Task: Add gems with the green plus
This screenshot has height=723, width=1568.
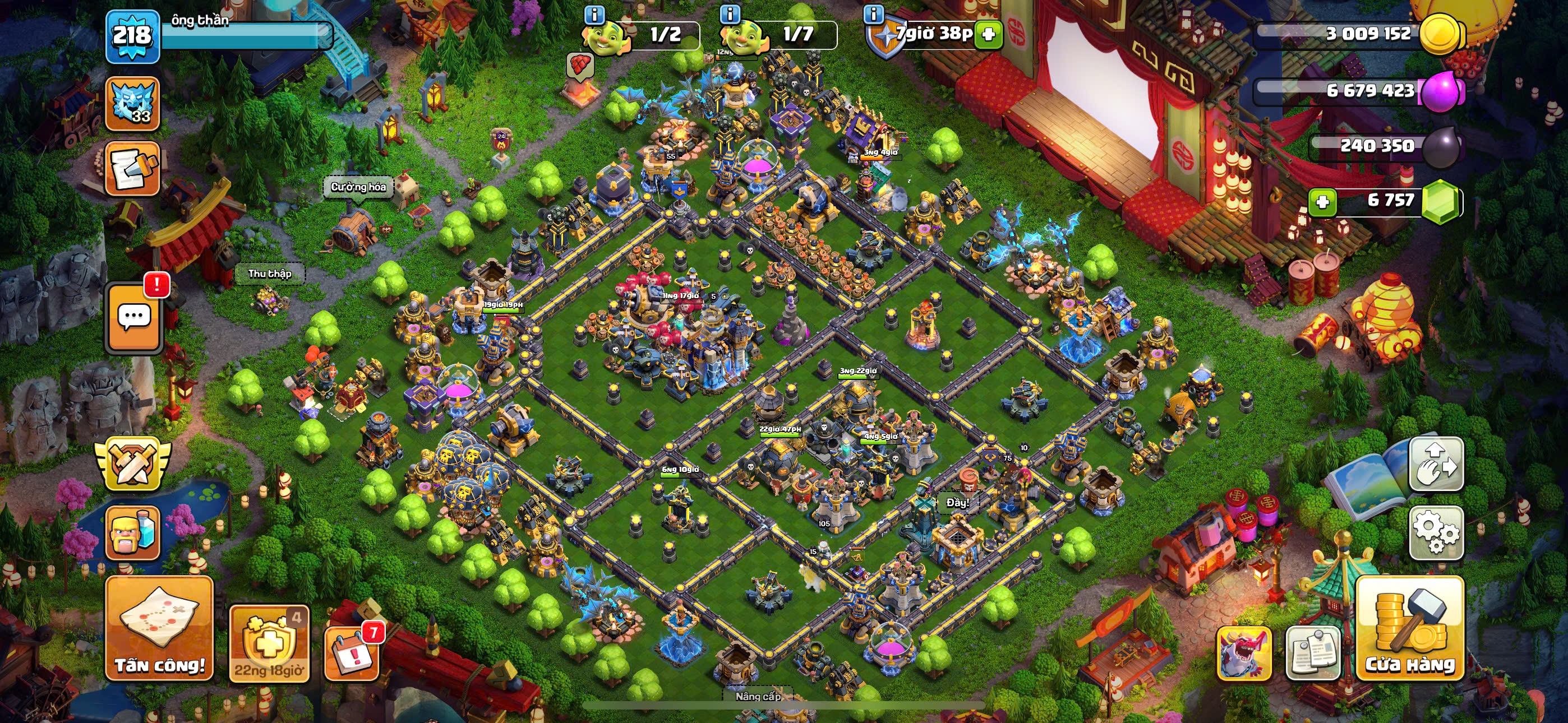Action: pos(1322,201)
